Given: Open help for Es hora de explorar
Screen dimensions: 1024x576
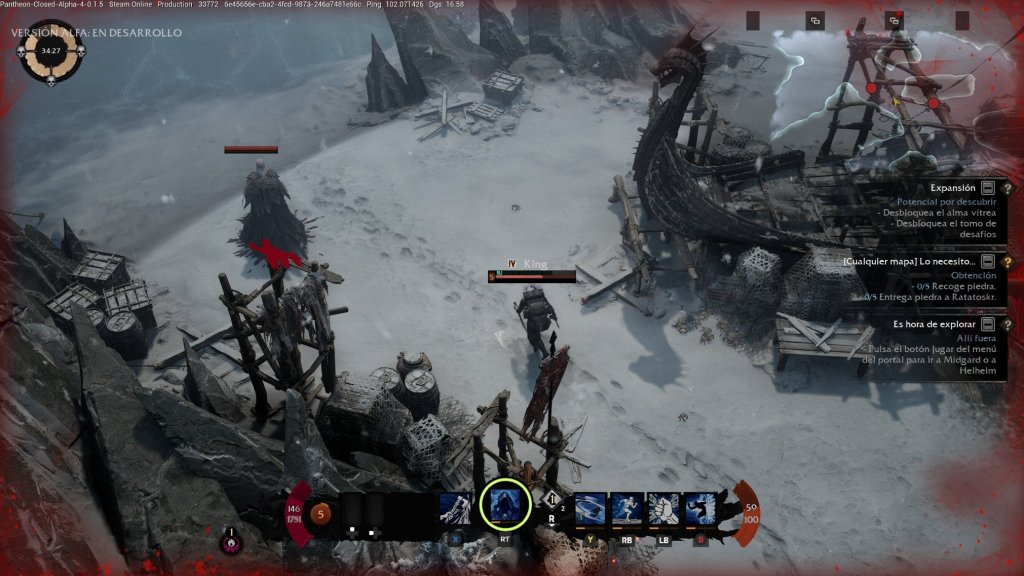Looking at the screenshot, I should coord(1007,324).
